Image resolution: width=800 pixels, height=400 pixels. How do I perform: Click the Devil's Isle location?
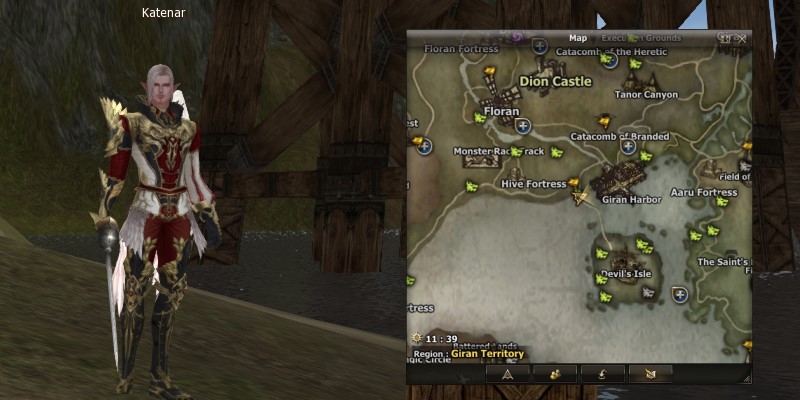click(623, 273)
